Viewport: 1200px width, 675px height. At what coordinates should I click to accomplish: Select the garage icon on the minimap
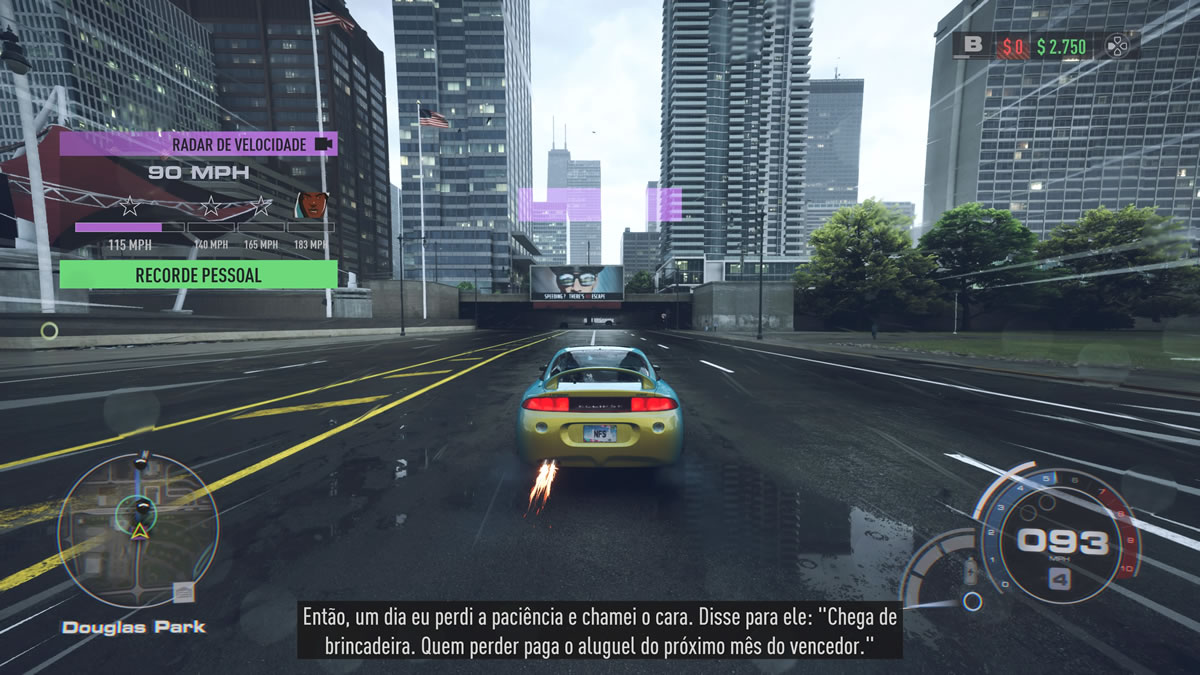182,593
